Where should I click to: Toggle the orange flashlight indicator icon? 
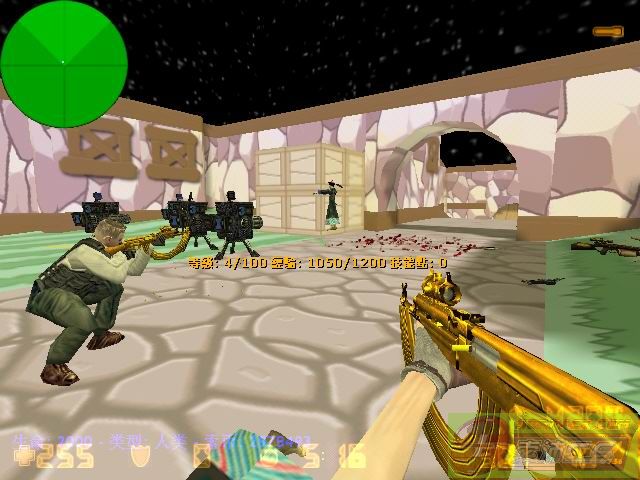608,32
